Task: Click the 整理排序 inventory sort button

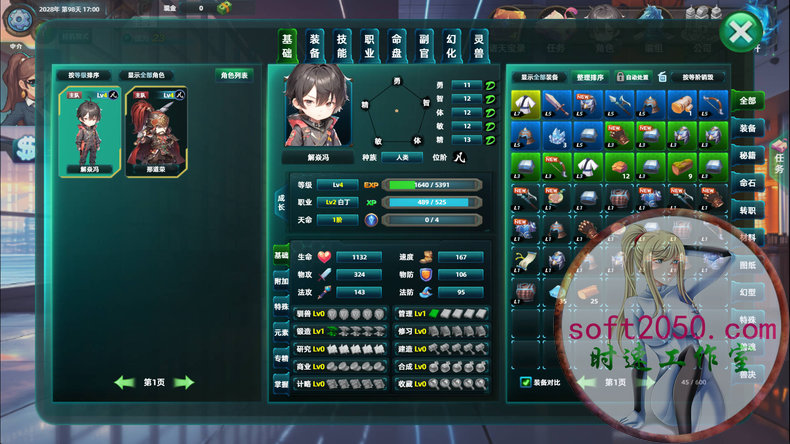Action: pyautogui.click(x=590, y=77)
